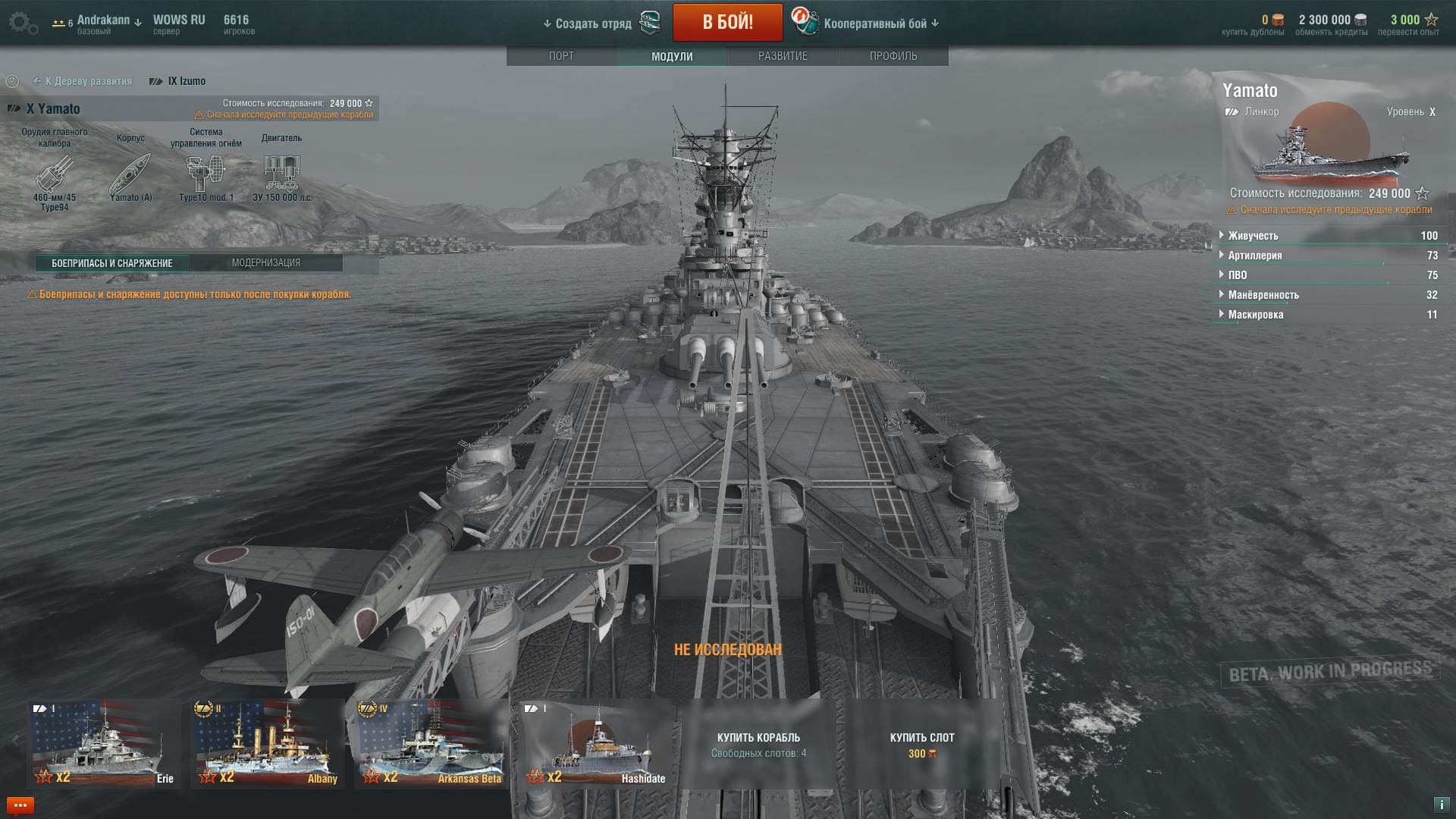Open the РАЗВИТИЕ tab
1456x819 pixels.
pyautogui.click(x=783, y=56)
